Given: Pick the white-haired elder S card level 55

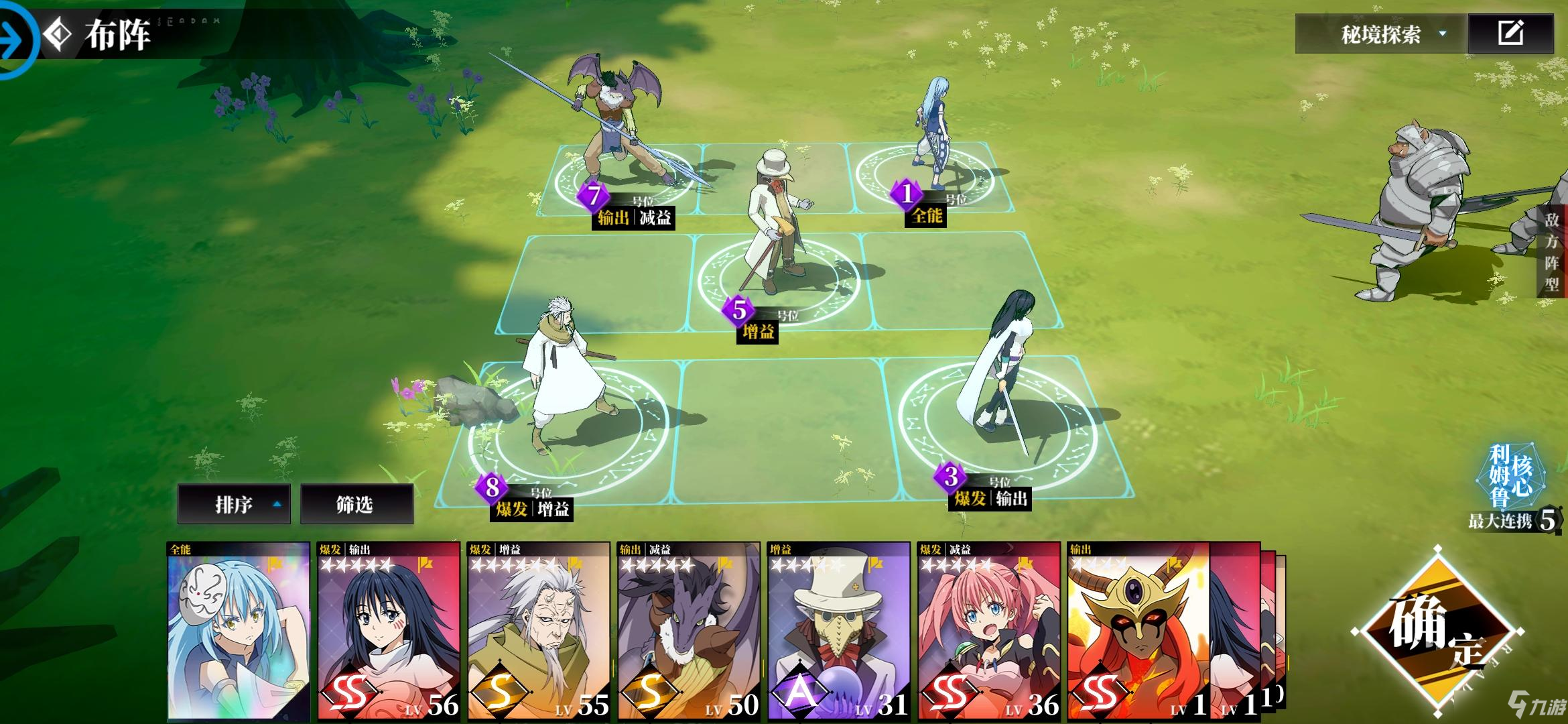Looking at the screenshot, I should click(x=539, y=630).
